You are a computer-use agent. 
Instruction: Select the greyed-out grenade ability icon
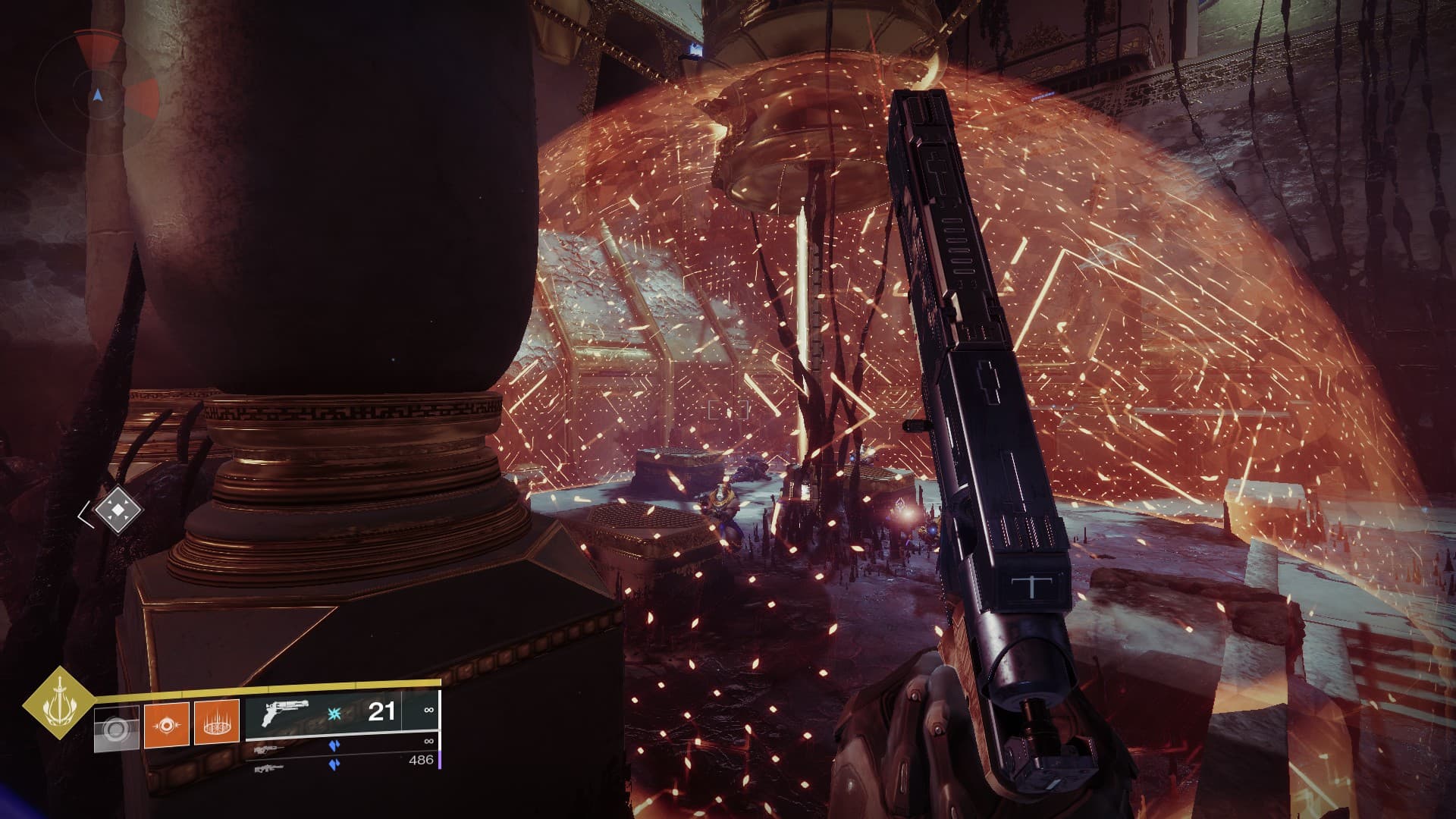[116, 730]
